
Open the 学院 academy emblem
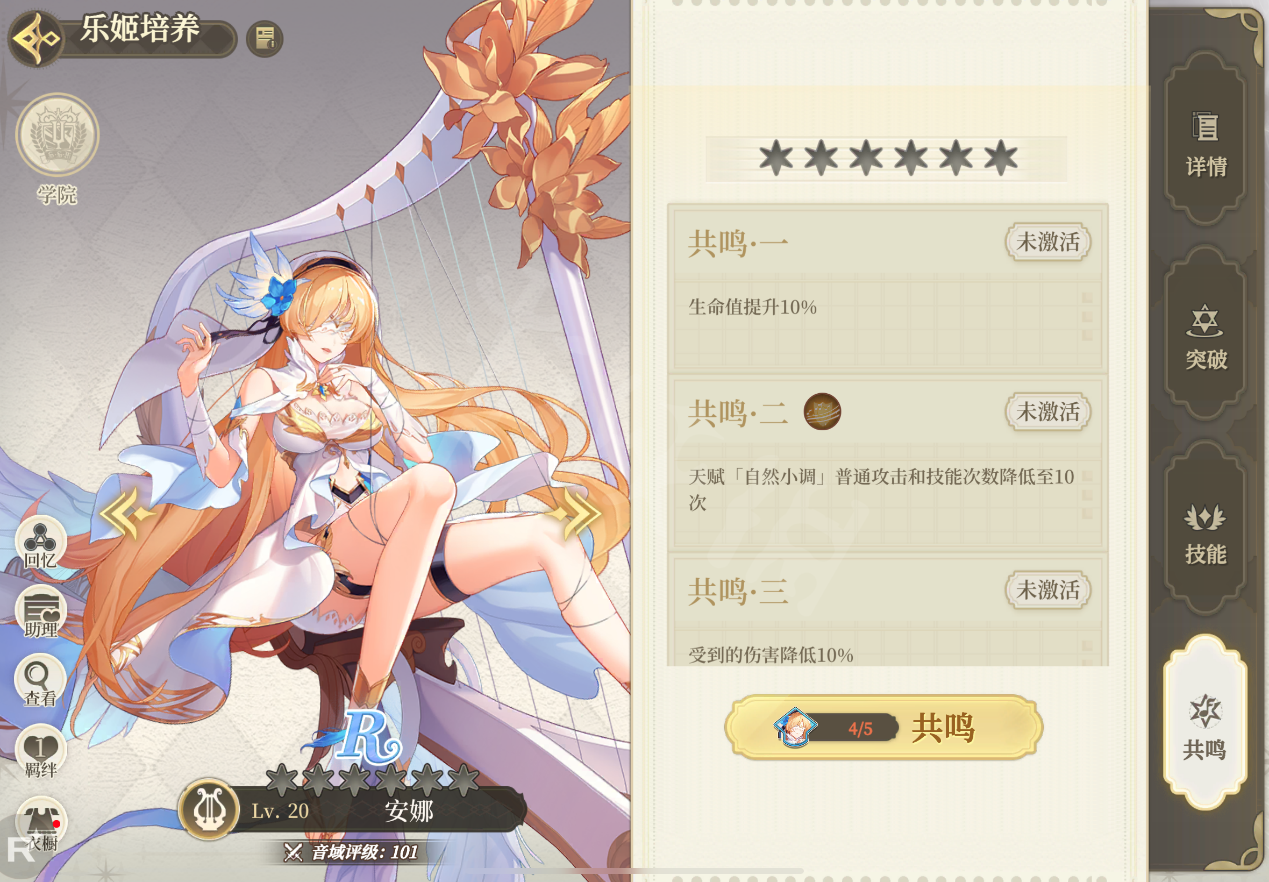tap(57, 135)
